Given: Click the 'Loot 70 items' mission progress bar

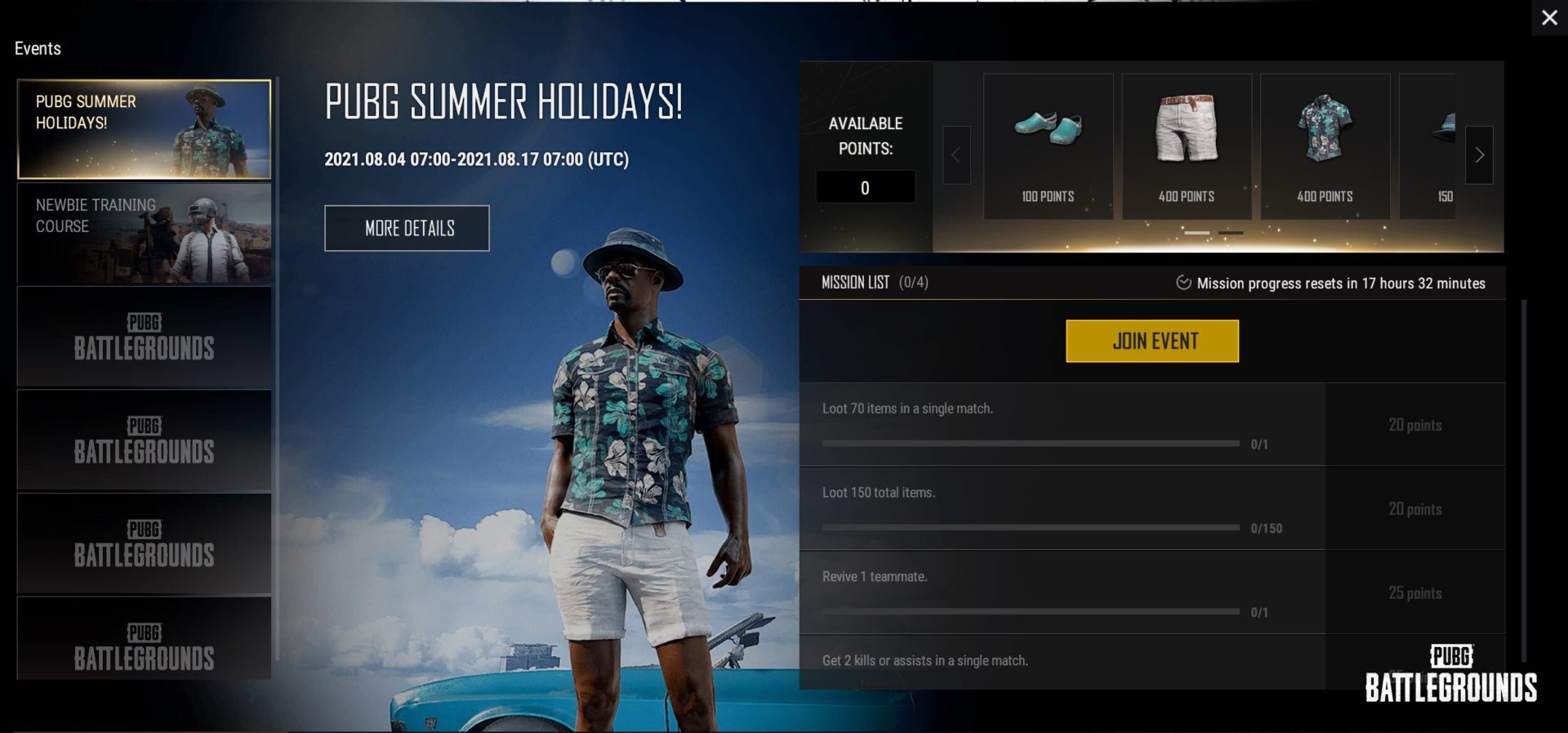Looking at the screenshot, I should pos(1029,444).
